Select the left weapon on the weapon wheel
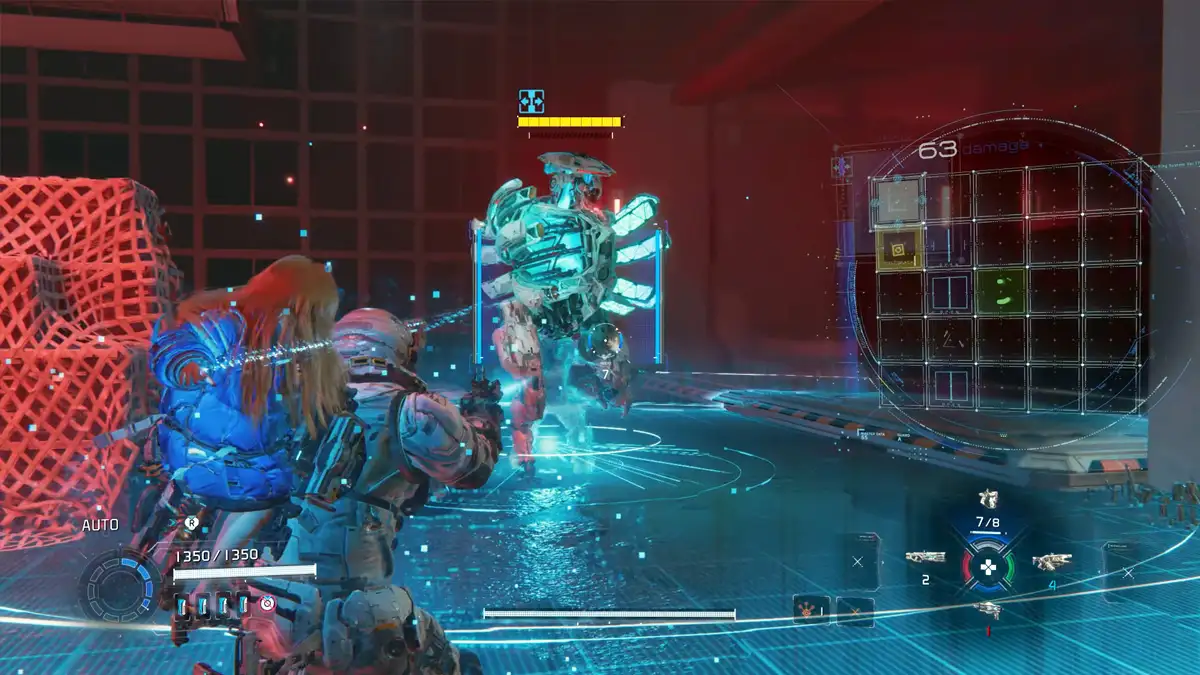 (x=925, y=558)
